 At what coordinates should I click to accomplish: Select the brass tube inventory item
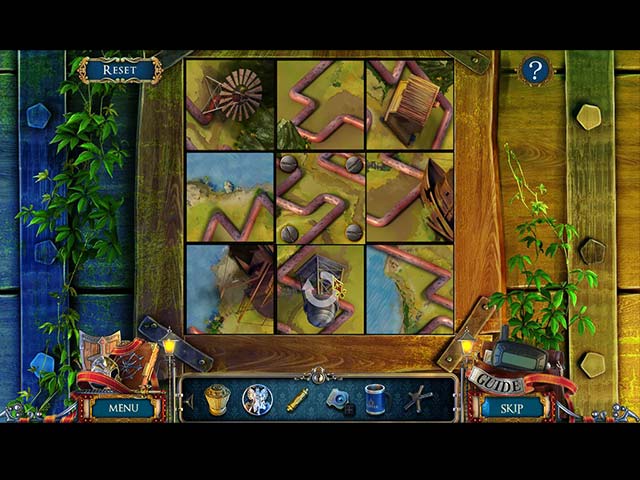tap(297, 400)
